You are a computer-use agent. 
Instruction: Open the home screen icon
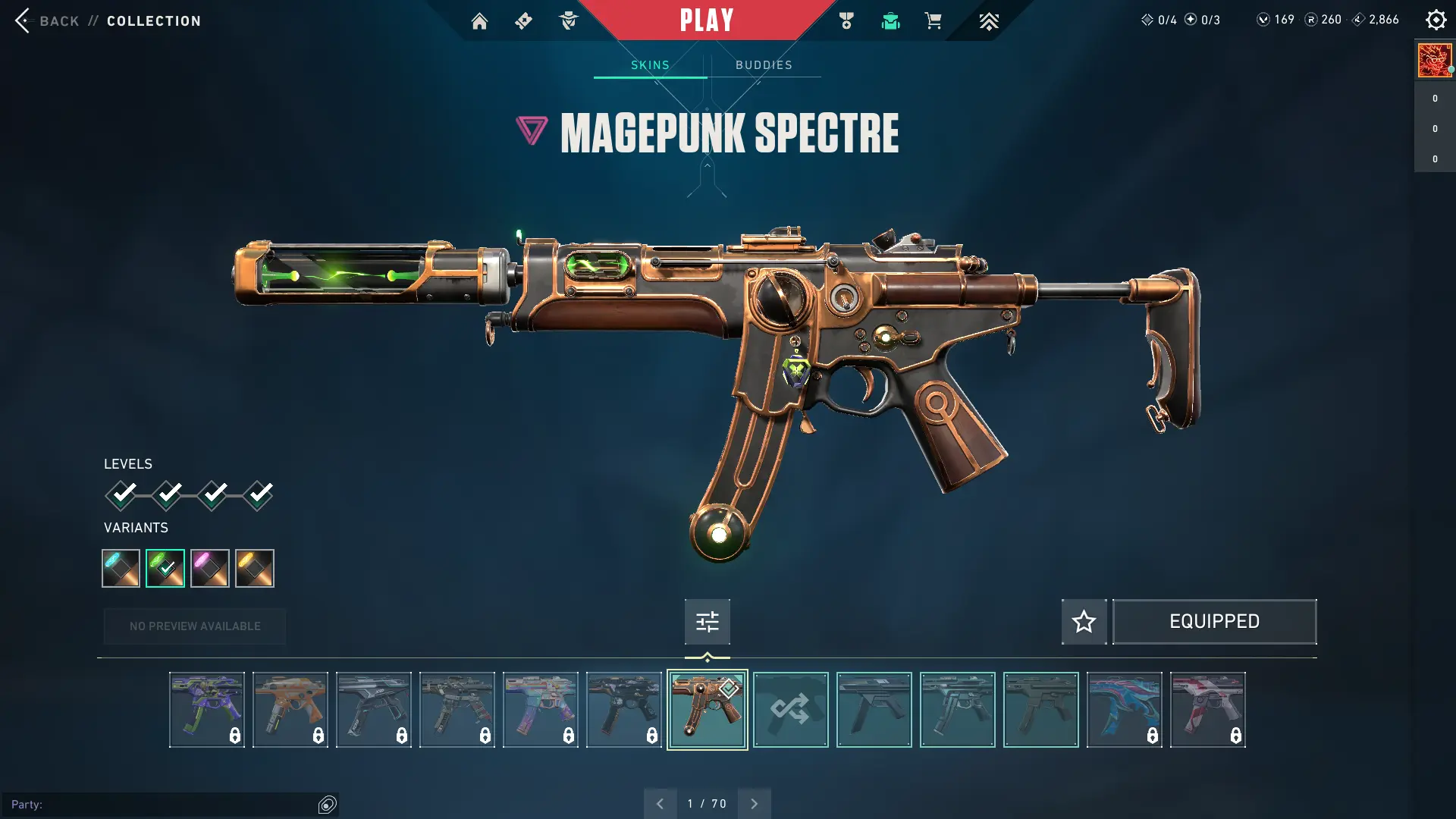479,21
